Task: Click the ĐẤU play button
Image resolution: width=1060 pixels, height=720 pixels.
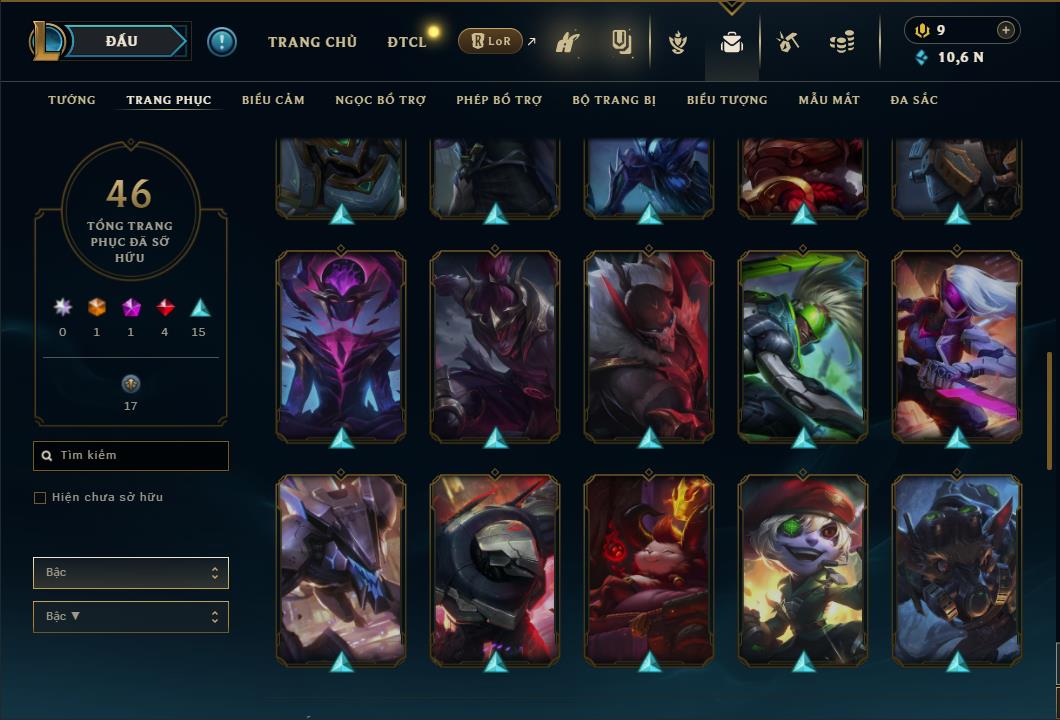Action: point(122,41)
